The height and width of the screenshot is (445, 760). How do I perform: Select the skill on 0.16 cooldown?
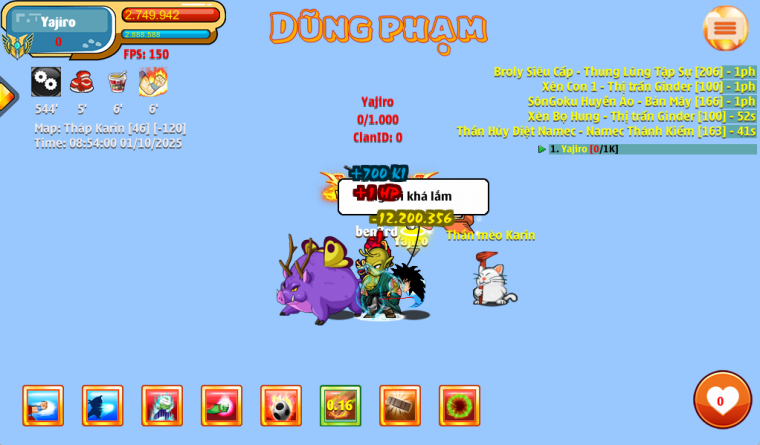coord(340,406)
